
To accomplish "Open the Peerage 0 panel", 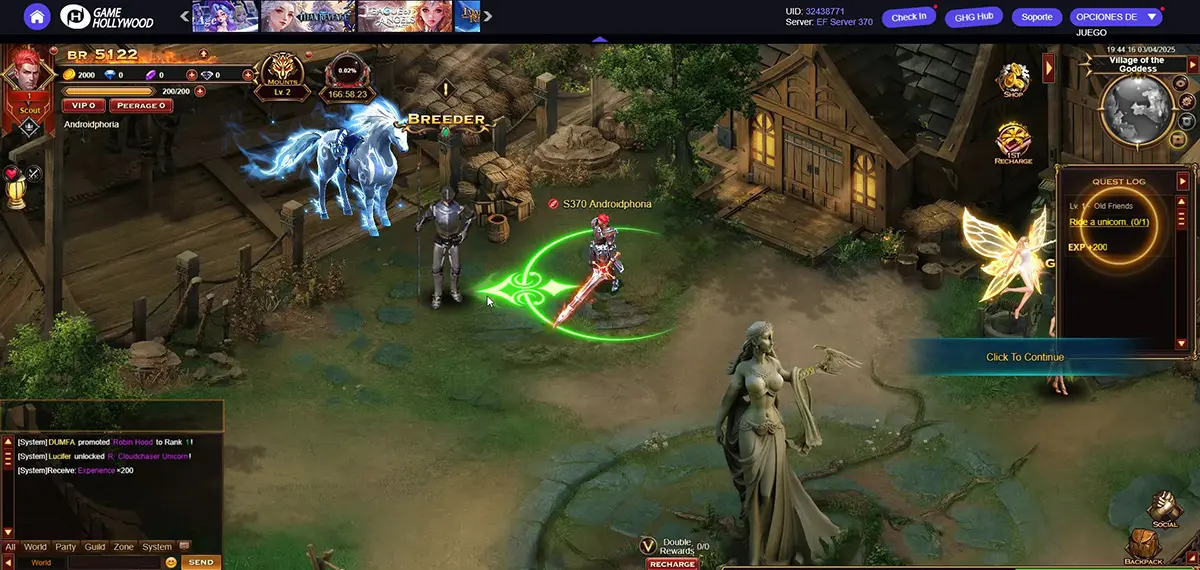I will [138, 105].
